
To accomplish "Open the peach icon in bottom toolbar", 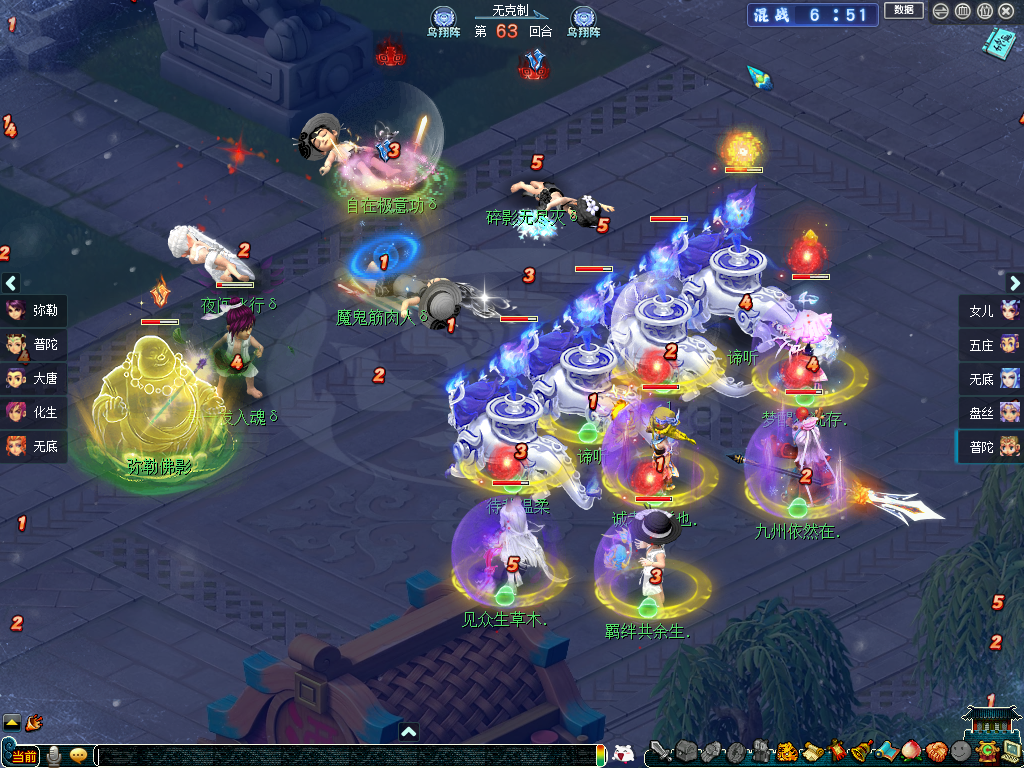I will pyautogui.click(x=911, y=751).
